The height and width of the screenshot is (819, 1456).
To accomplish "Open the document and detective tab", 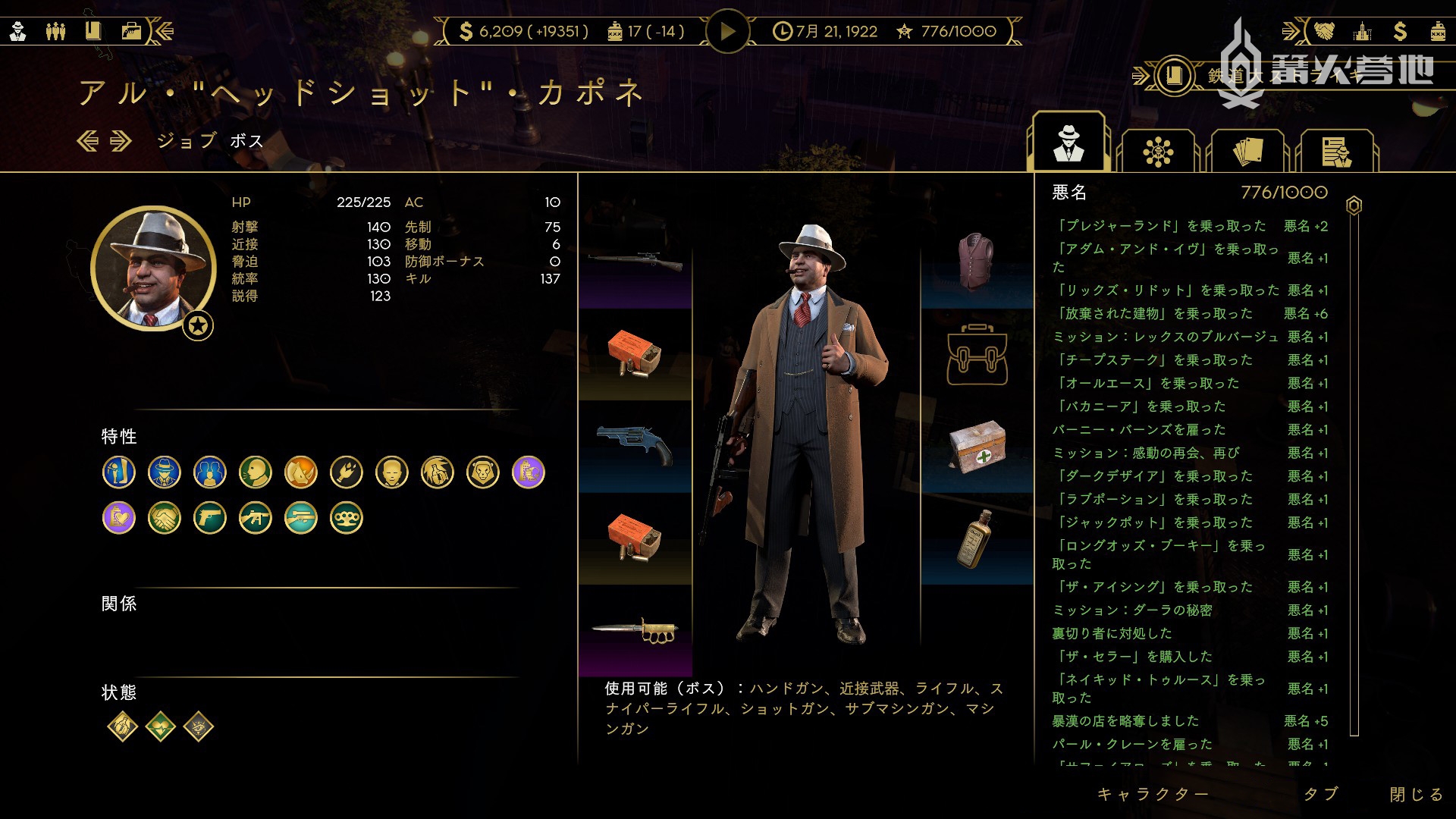I will point(1336,152).
